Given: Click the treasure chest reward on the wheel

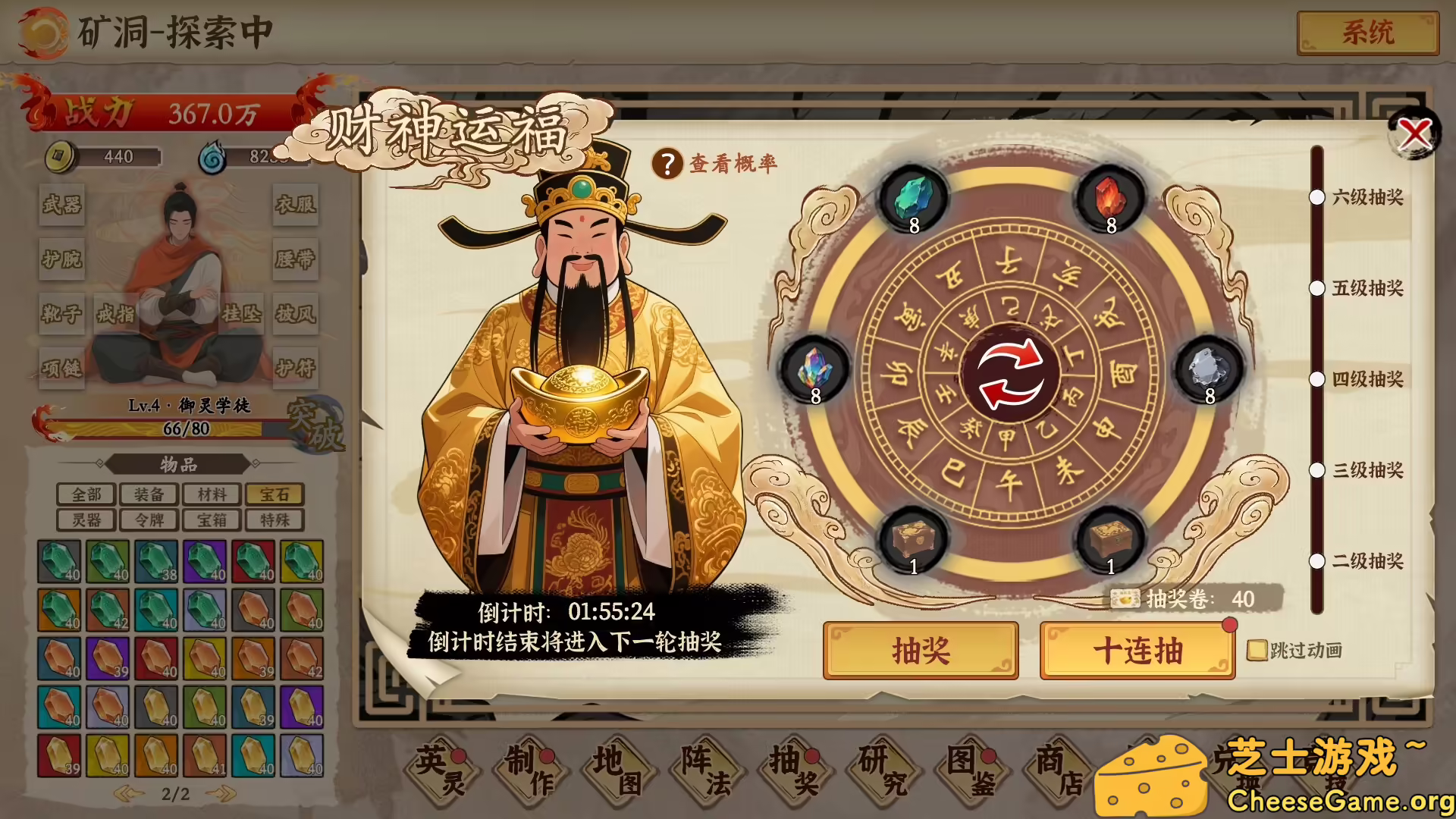Looking at the screenshot, I should pyautogui.click(x=913, y=538).
